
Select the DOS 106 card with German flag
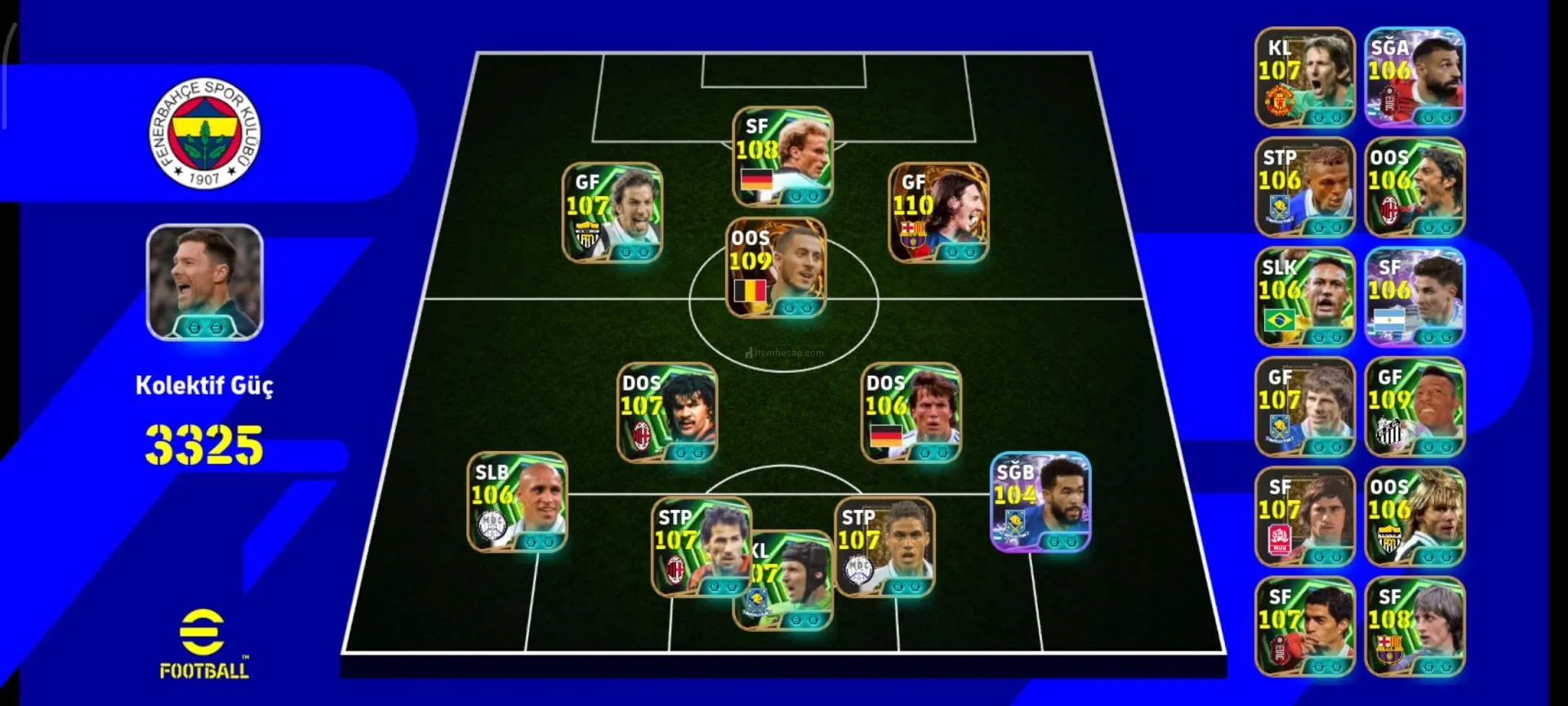(x=911, y=413)
